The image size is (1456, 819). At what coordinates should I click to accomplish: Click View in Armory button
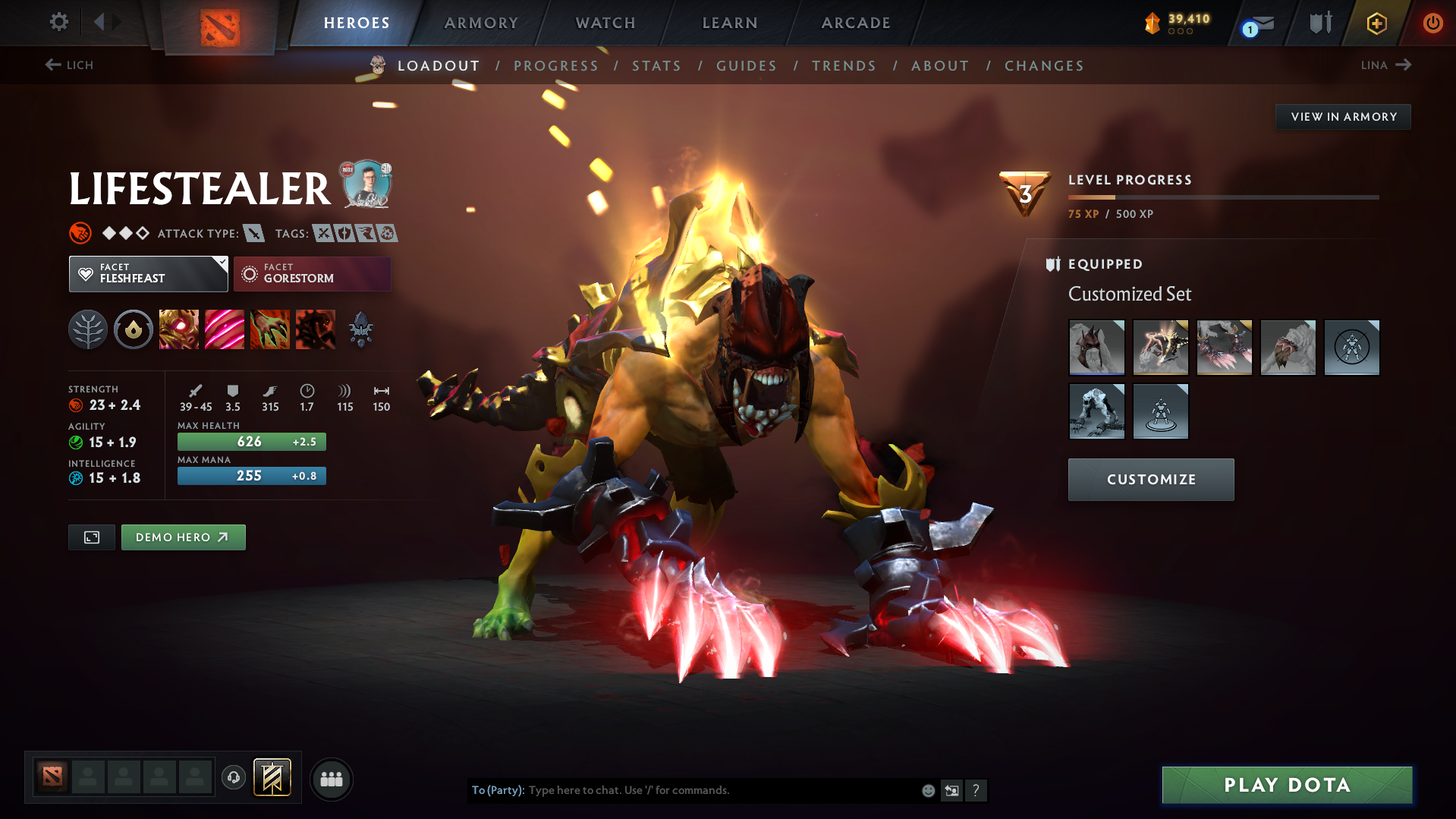click(x=1343, y=117)
